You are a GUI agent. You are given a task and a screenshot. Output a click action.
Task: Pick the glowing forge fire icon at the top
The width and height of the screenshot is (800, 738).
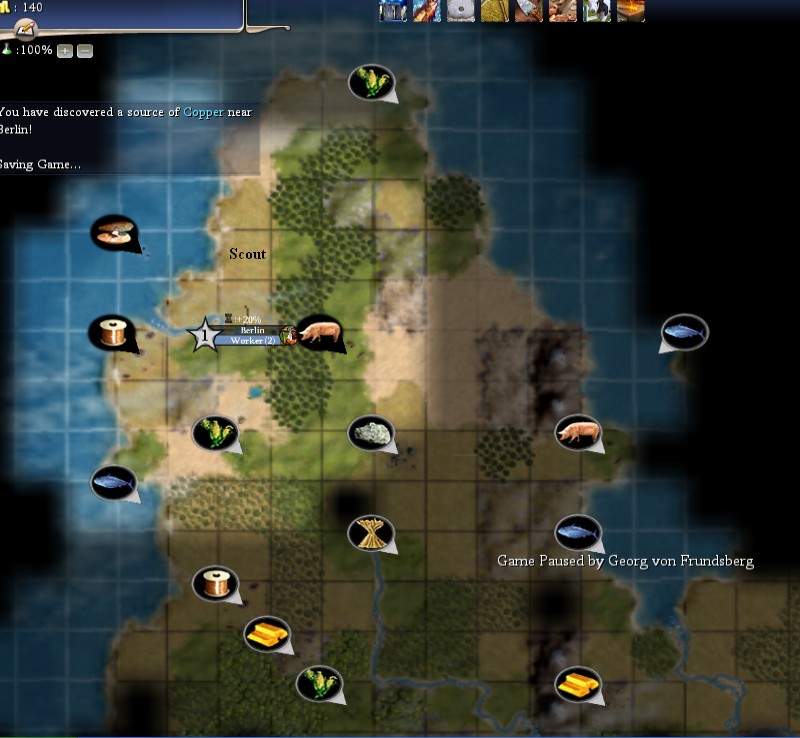tap(631, 10)
